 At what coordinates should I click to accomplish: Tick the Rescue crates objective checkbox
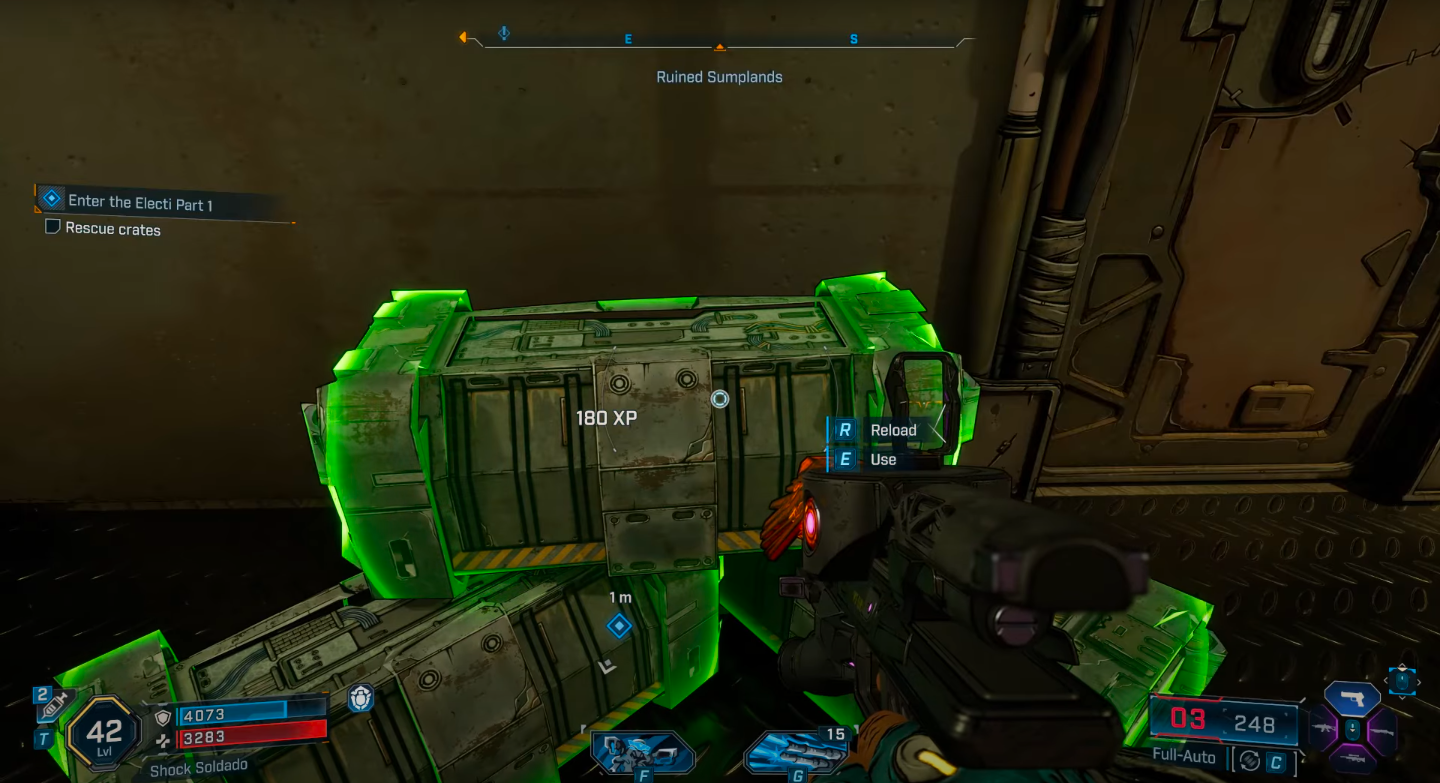(x=53, y=228)
